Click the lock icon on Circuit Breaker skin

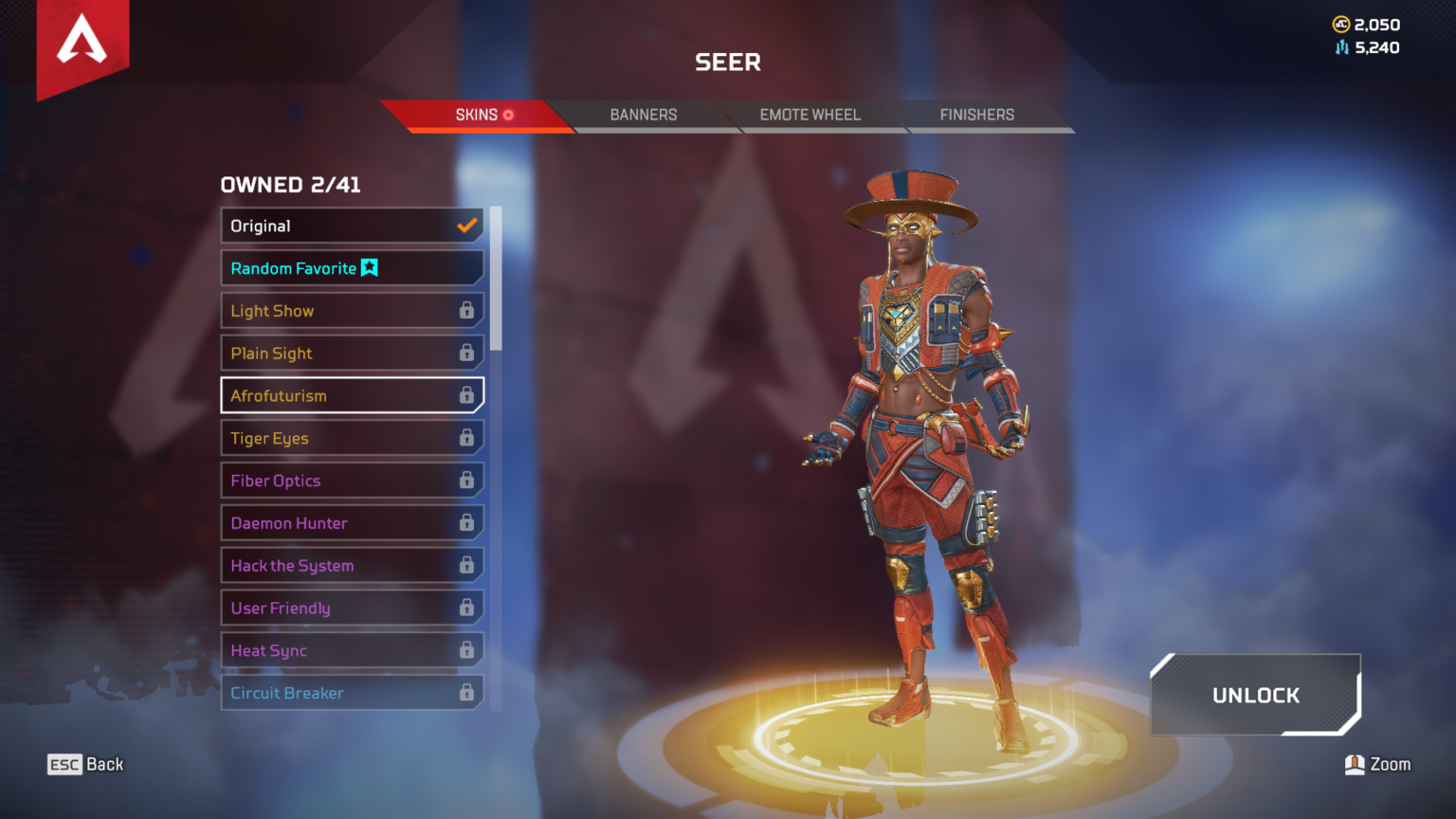(467, 693)
